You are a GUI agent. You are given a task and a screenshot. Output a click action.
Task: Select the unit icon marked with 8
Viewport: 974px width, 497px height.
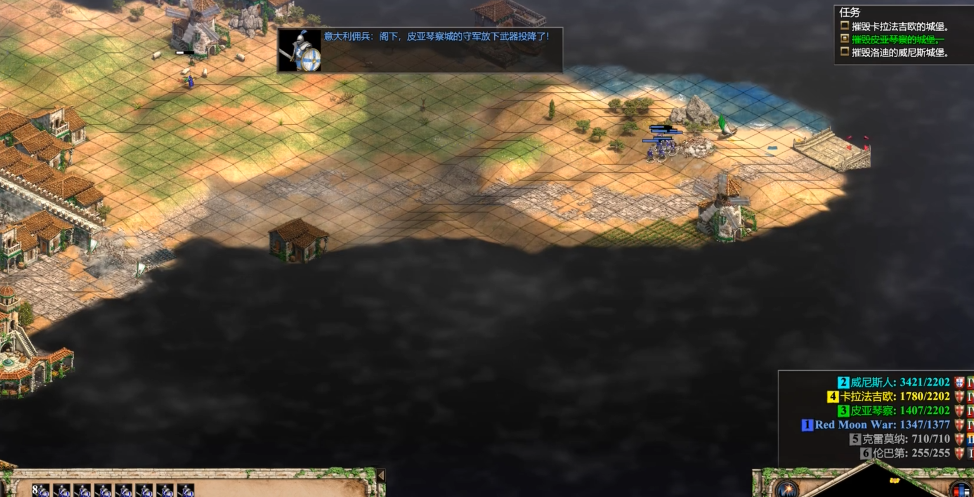tap(41, 490)
